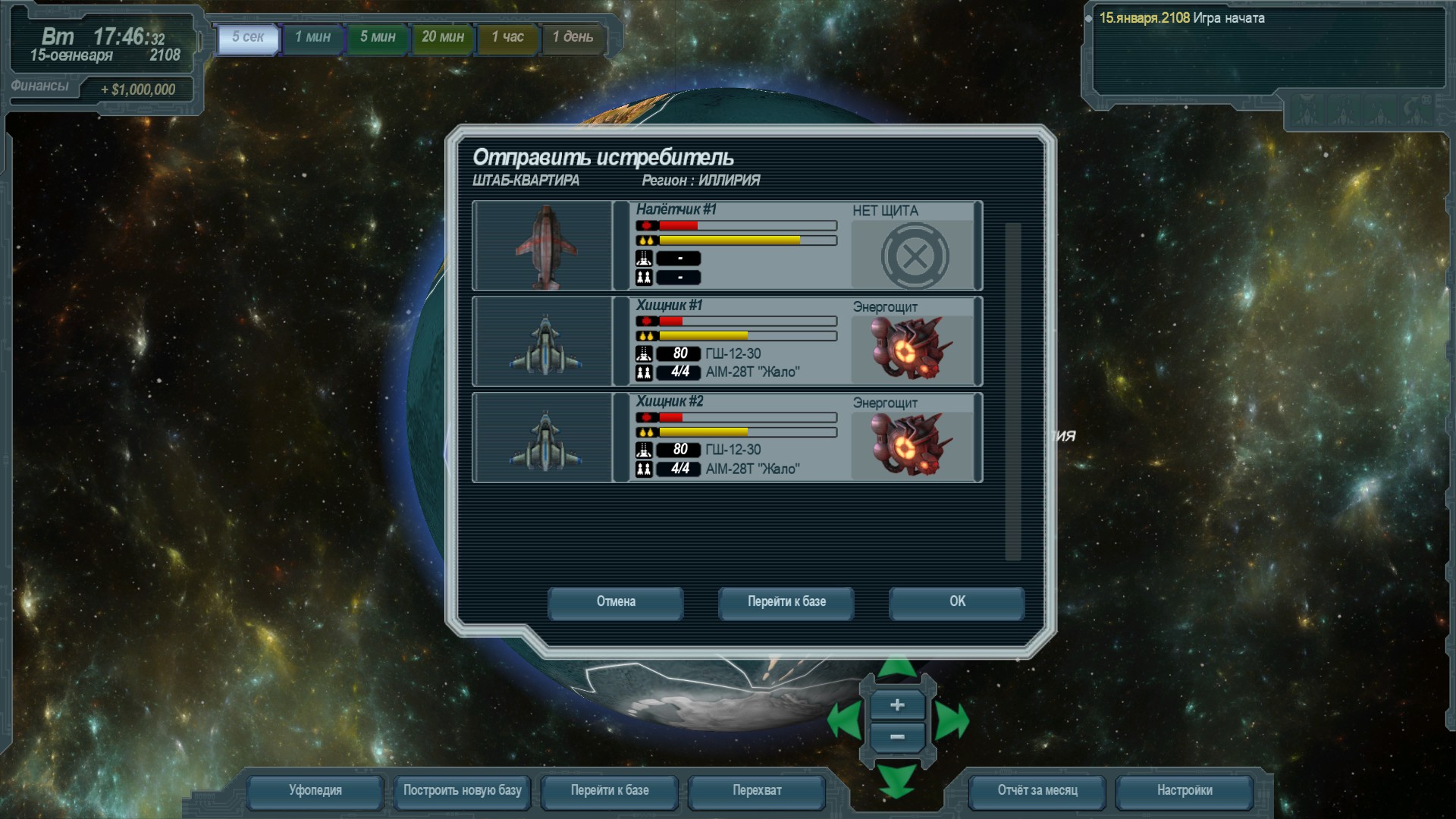Rotate the globe with the left arrow
The height and width of the screenshot is (819, 1456).
(x=844, y=720)
